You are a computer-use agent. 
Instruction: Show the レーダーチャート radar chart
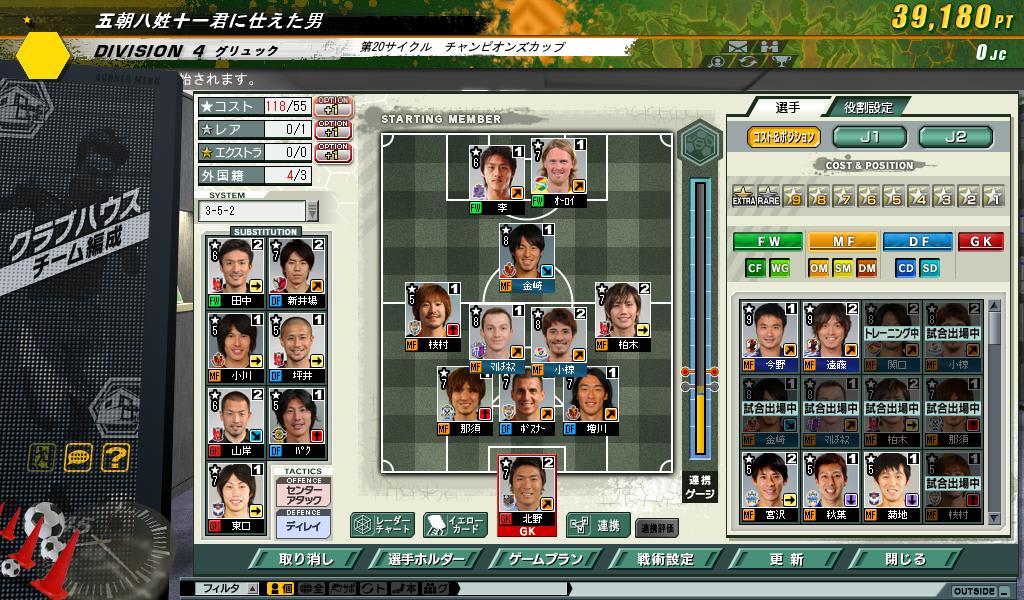(x=381, y=525)
